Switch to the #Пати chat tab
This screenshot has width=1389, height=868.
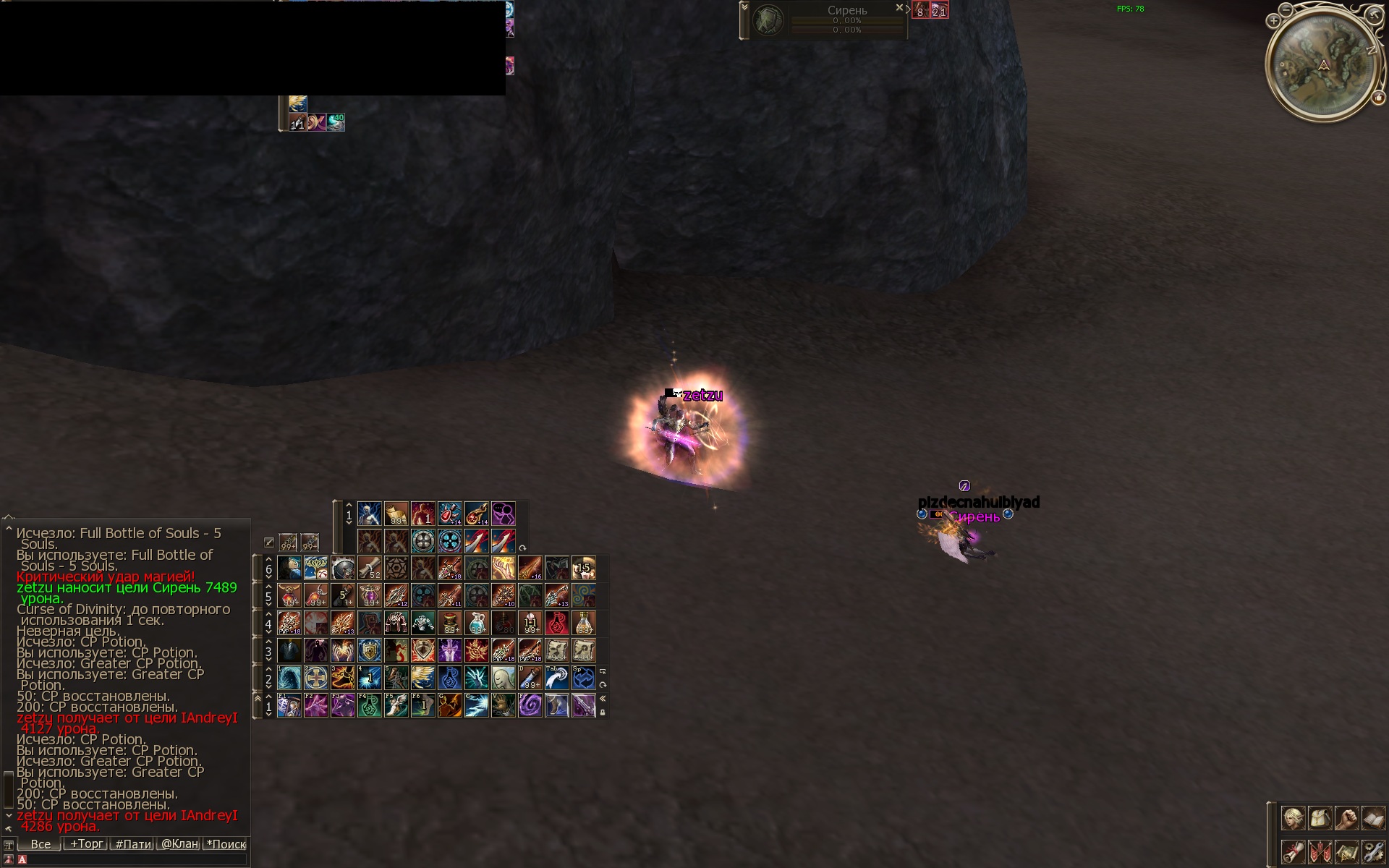tap(133, 843)
